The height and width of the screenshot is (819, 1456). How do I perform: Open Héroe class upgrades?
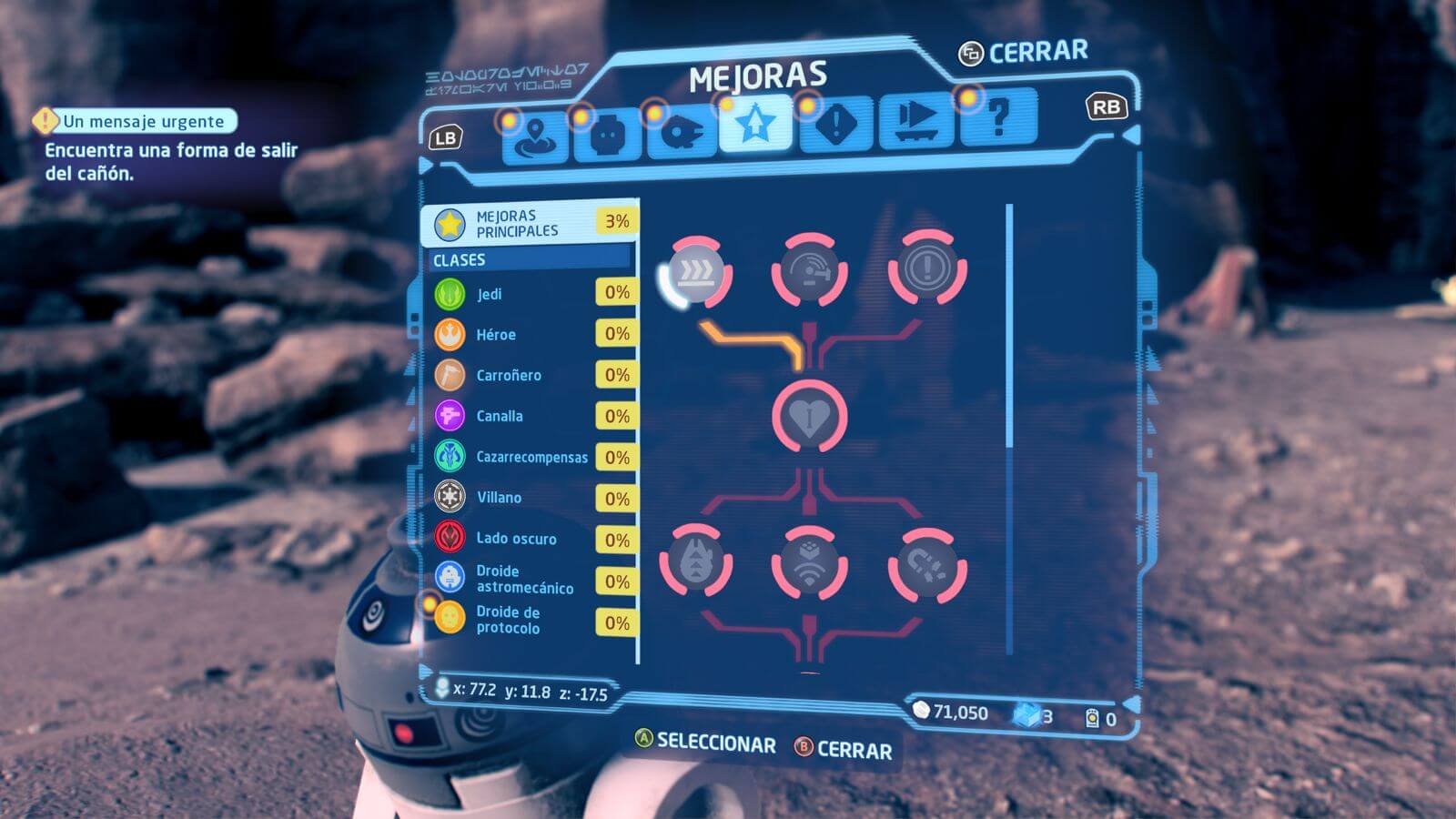click(530, 334)
